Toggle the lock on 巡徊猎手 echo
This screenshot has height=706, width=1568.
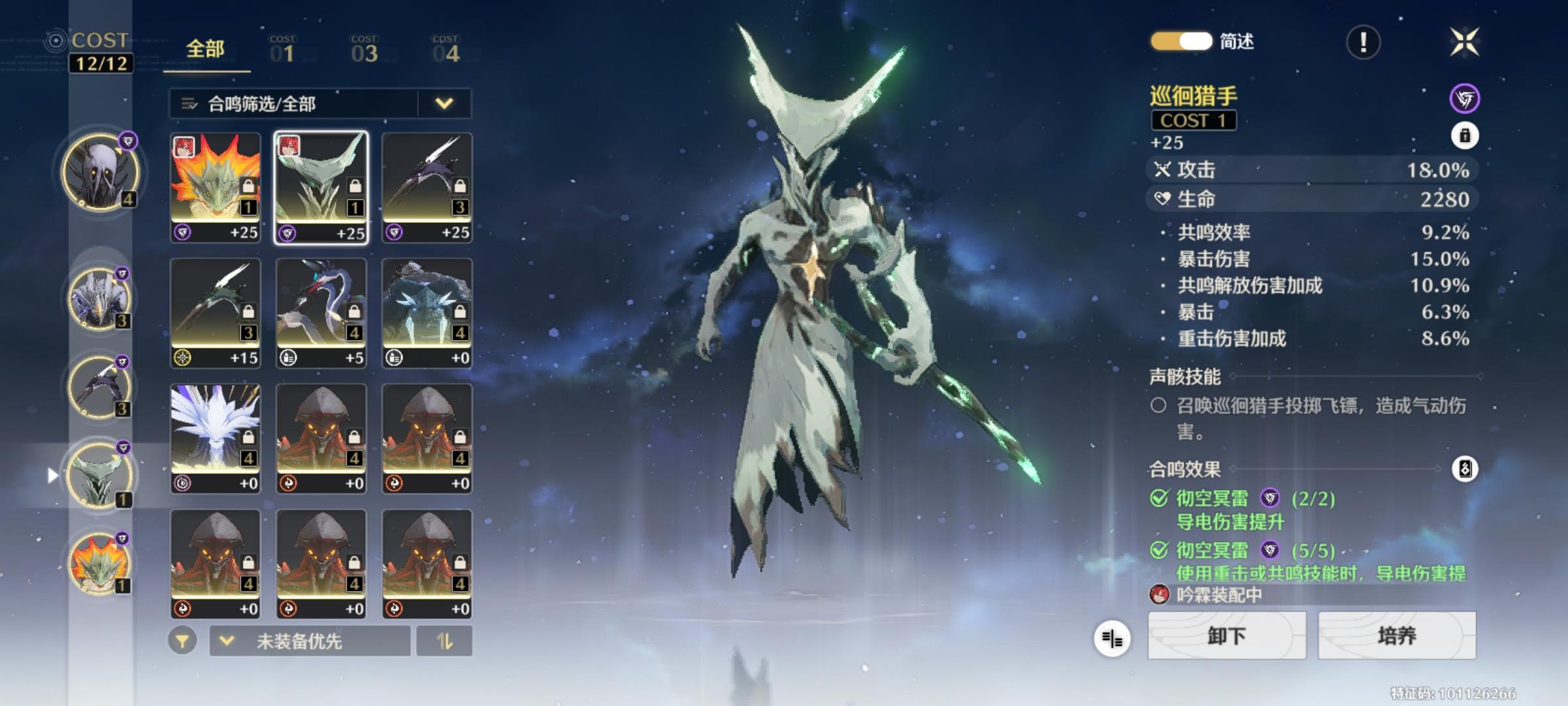[1464, 136]
